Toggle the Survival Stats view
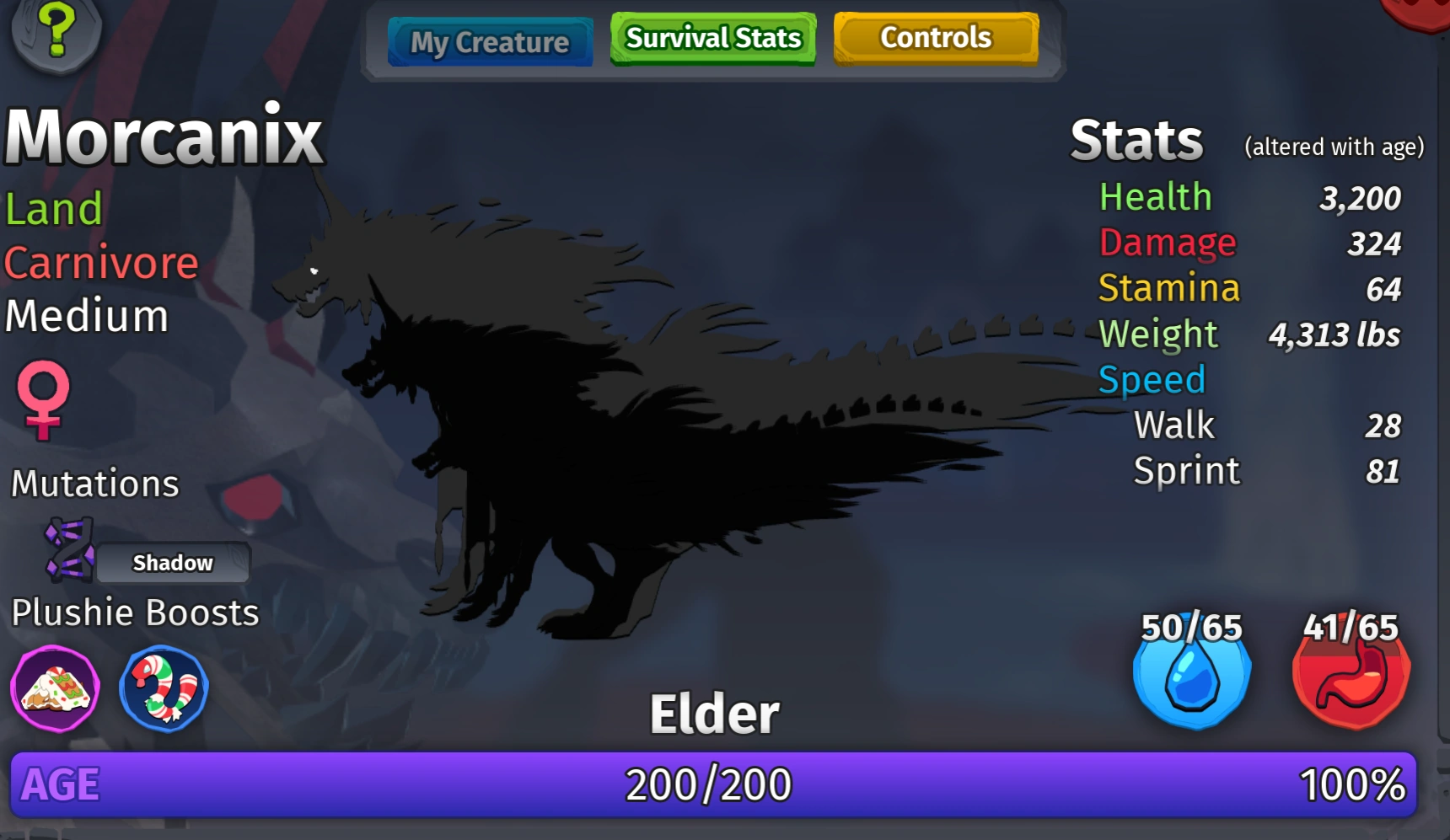This screenshot has width=1450, height=840. 712,38
